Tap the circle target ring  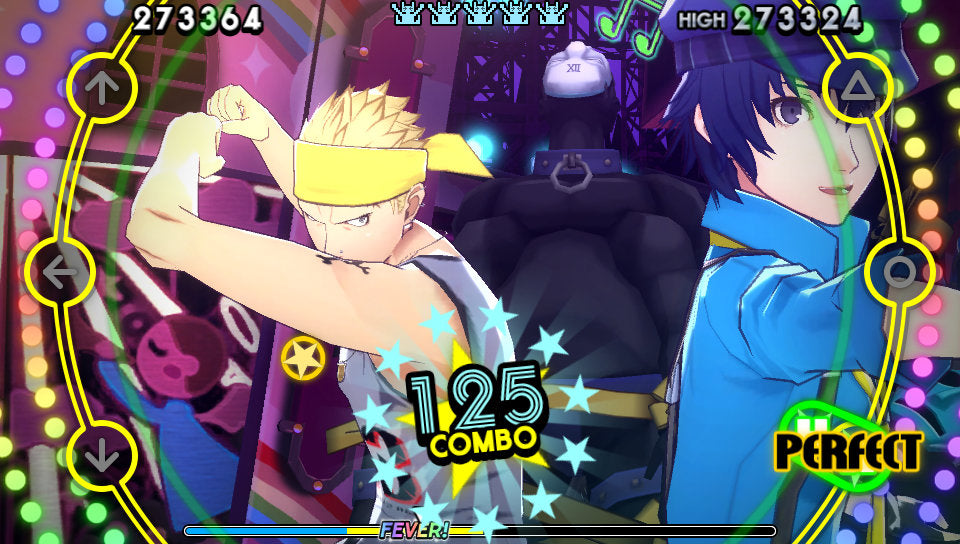(x=899, y=271)
